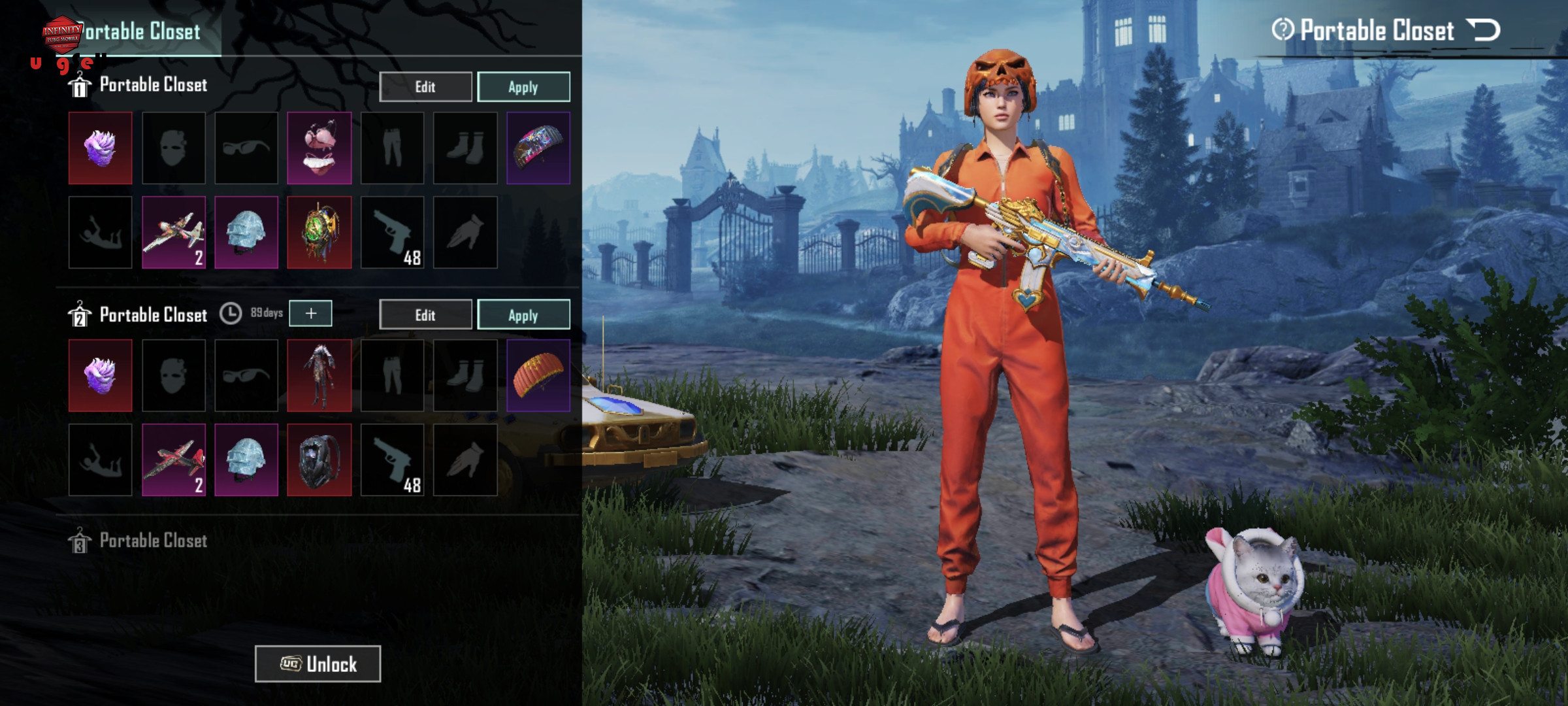Viewport: 1568px width, 706px height.
Task: Choose the red costume outfit slot in closet two
Action: tap(319, 375)
